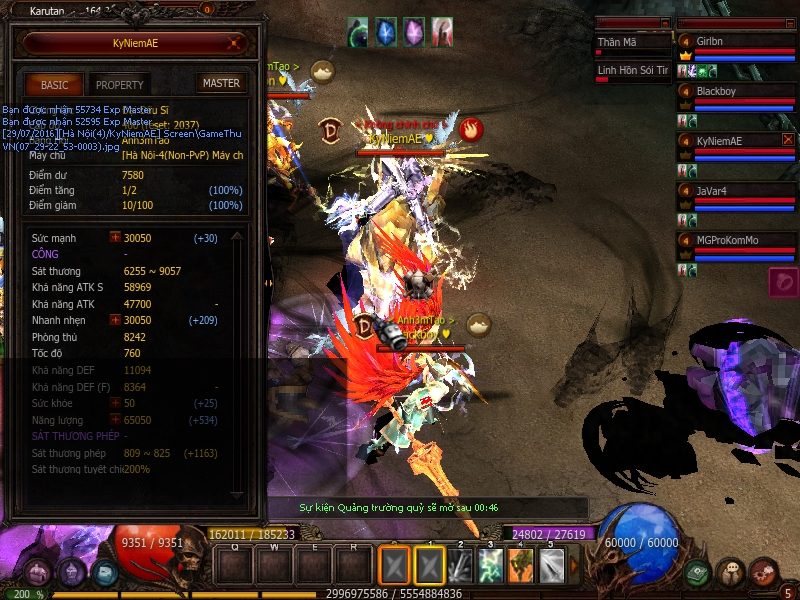Image resolution: width=800 pixels, height=600 pixels.
Task: Click the X on KyNiemAE party row
Action: pos(788,140)
